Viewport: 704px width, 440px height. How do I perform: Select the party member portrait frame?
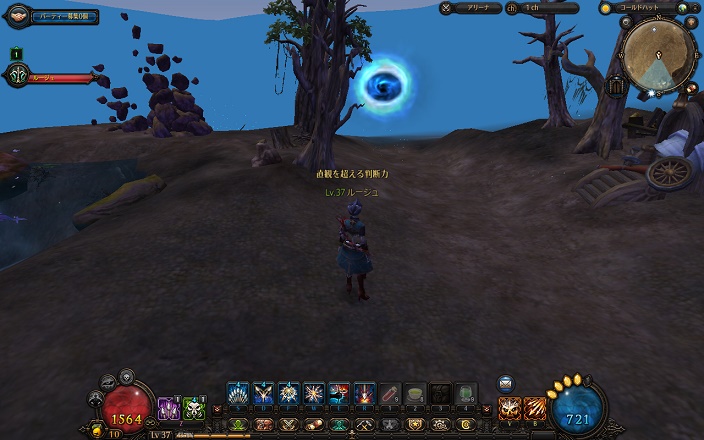[x=17, y=76]
